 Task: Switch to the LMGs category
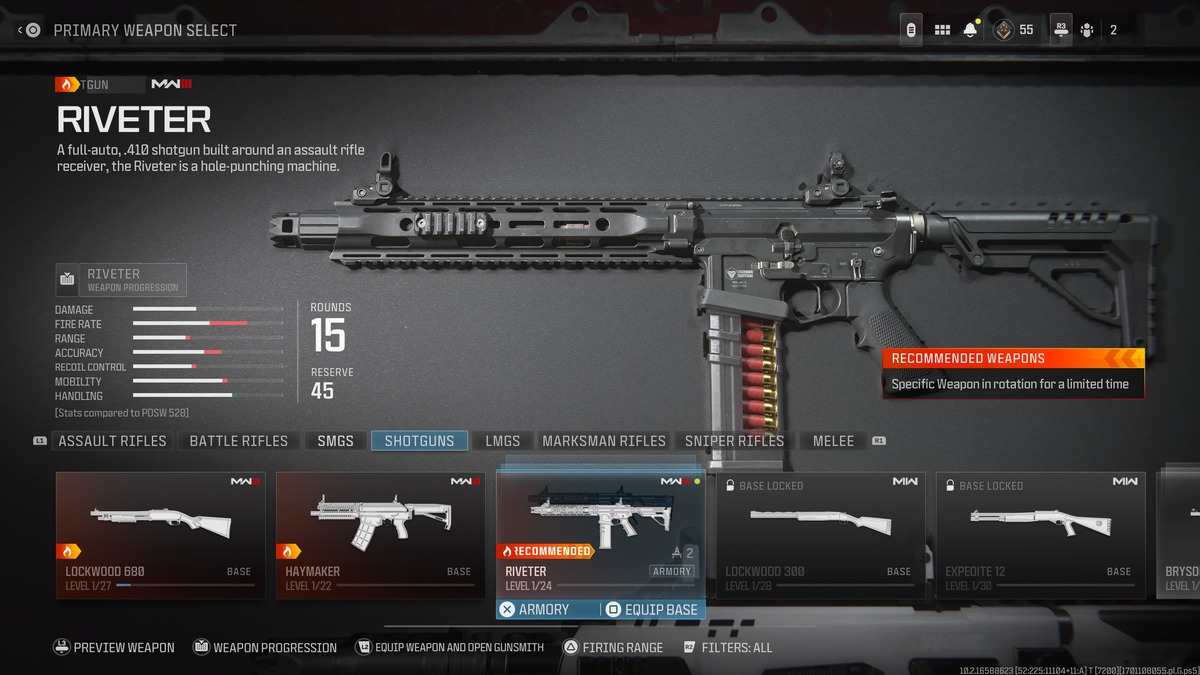(502, 441)
